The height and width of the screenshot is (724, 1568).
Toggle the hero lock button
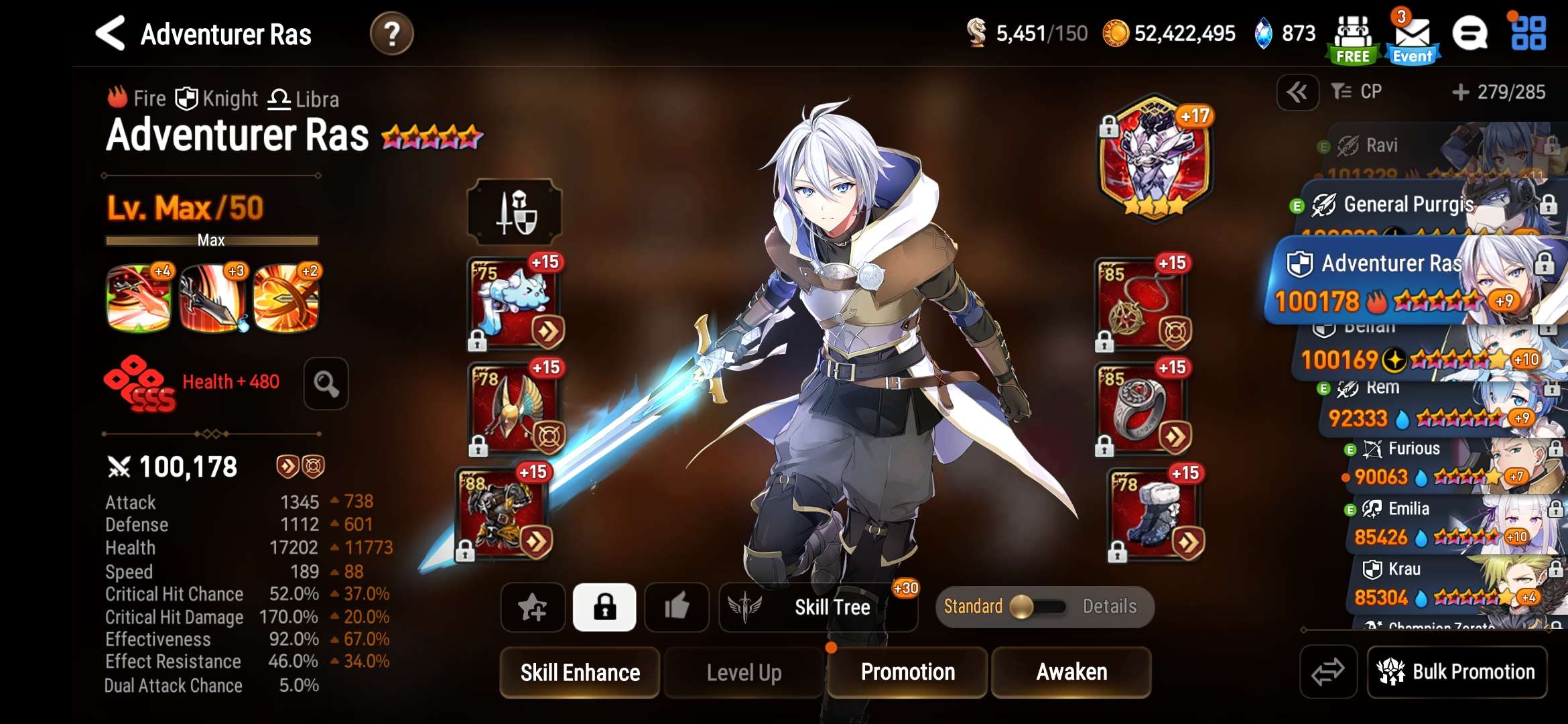click(x=604, y=607)
